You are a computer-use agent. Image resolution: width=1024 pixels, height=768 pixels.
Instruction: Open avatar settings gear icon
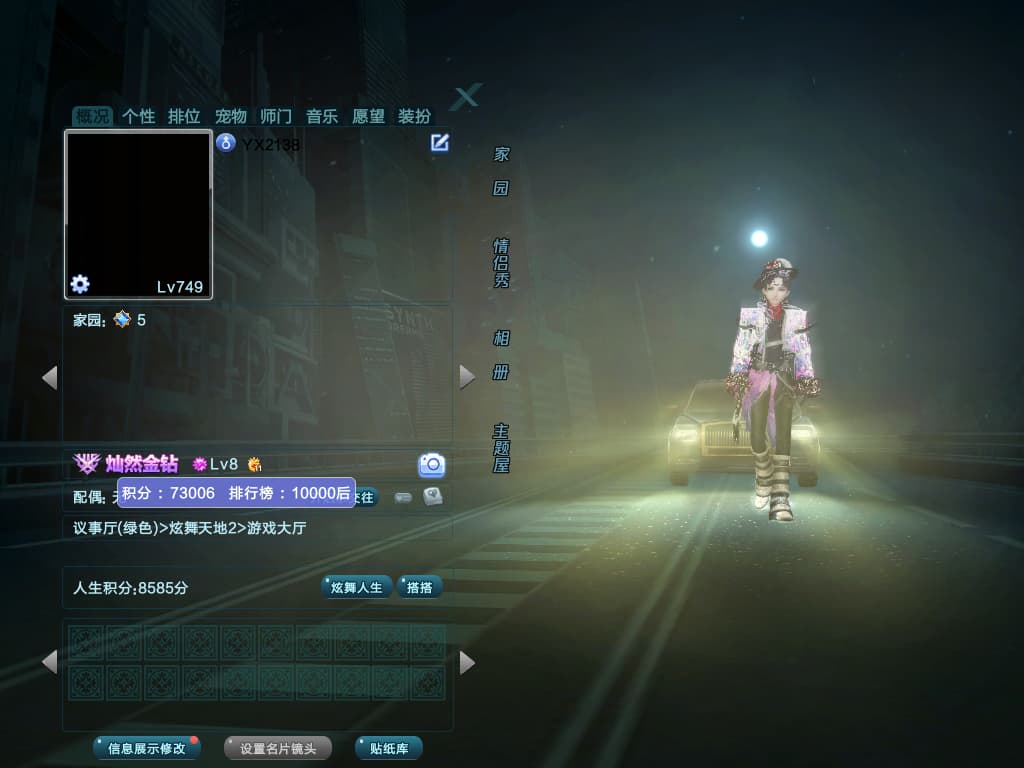80,284
